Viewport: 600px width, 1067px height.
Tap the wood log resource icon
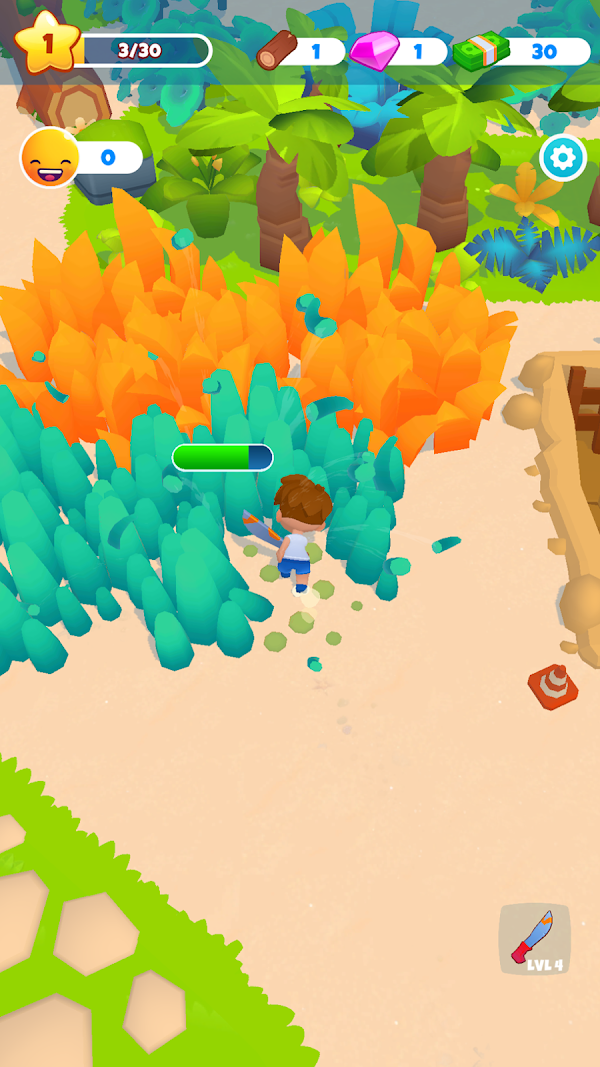coord(277,49)
